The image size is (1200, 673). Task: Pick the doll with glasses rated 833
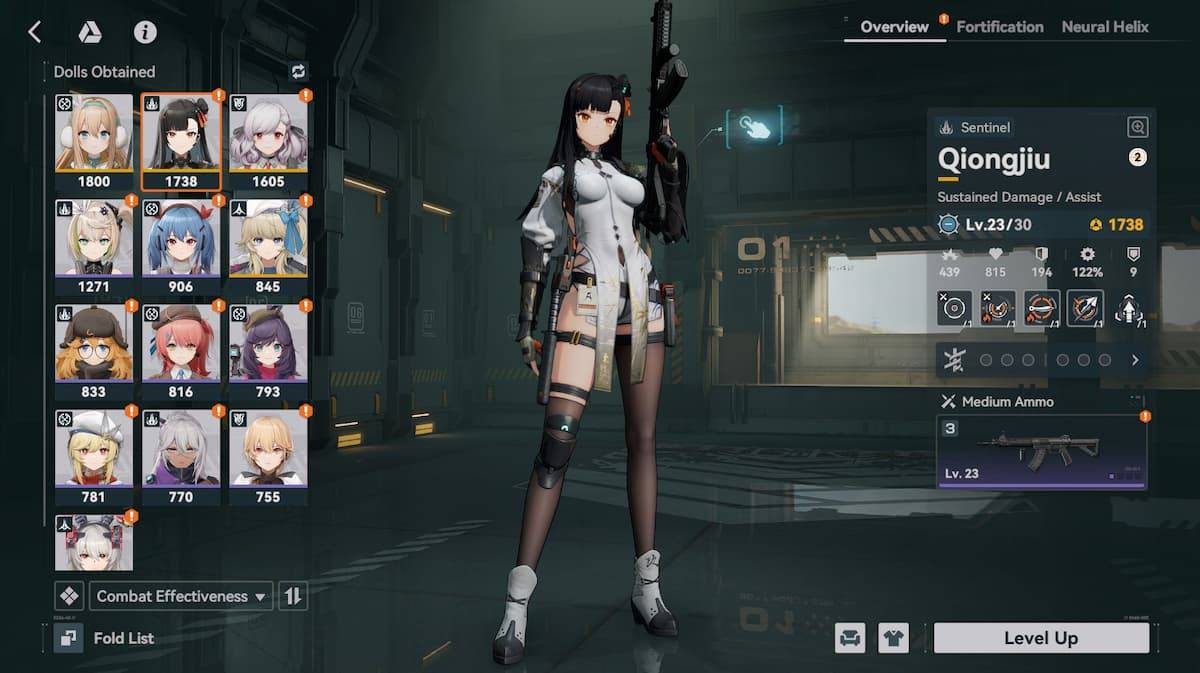click(x=94, y=351)
